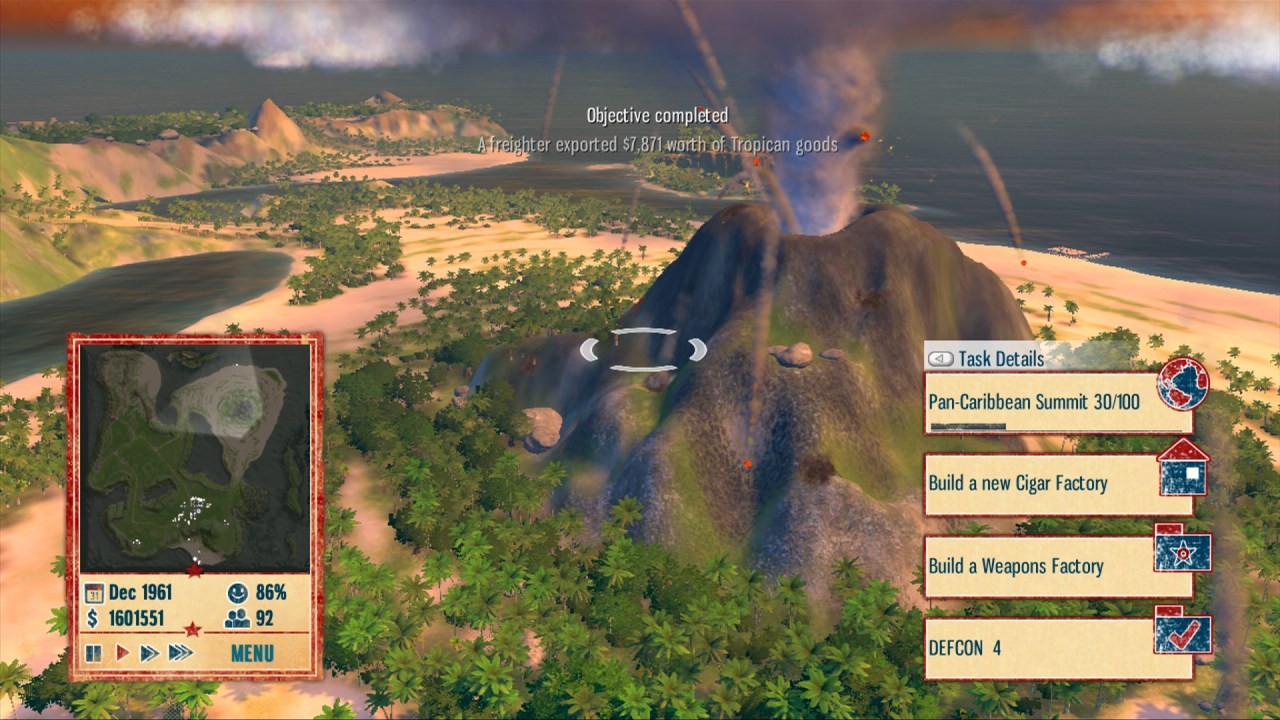
Task: Select the Build a new Cigar Factory task
Action: 1045,484
